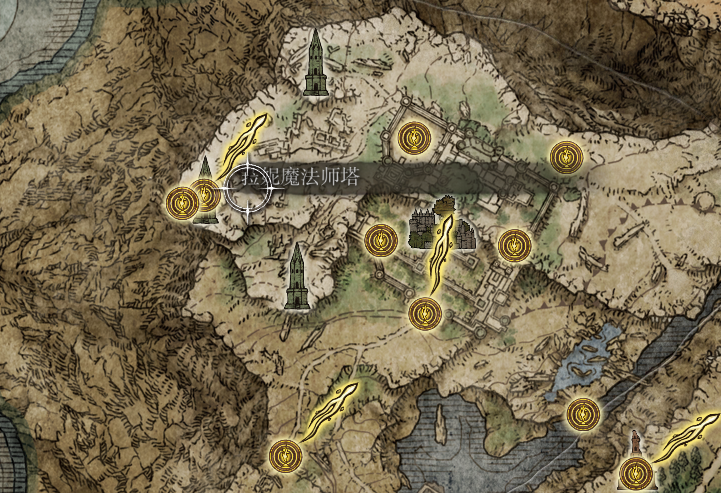This screenshot has width=721, height=493.
Task: Pick the grace marker in the ruins' northern courtyard
Action: click(x=412, y=137)
